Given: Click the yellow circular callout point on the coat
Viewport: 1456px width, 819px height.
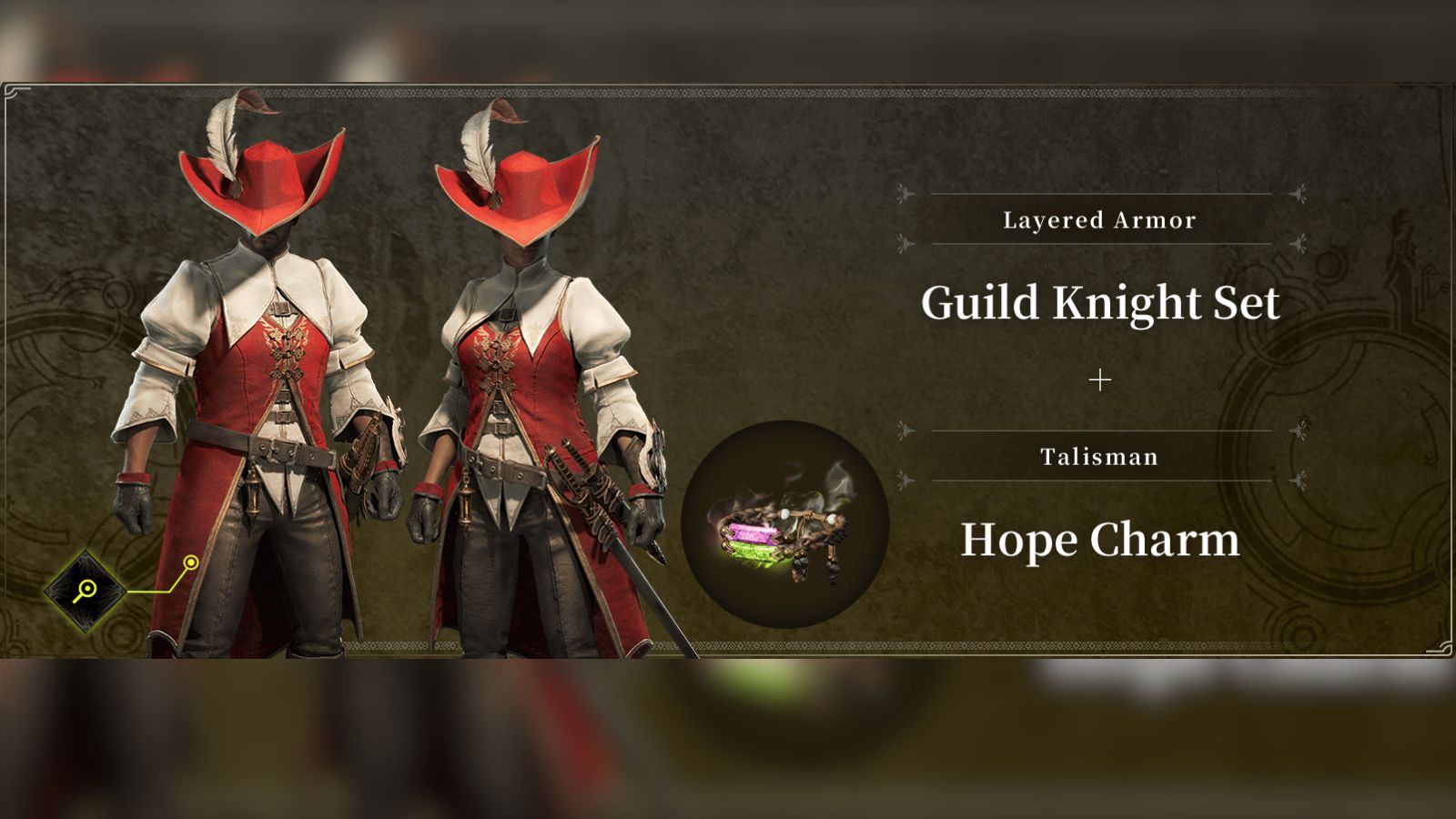Looking at the screenshot, I should click(x=191, y=564).
